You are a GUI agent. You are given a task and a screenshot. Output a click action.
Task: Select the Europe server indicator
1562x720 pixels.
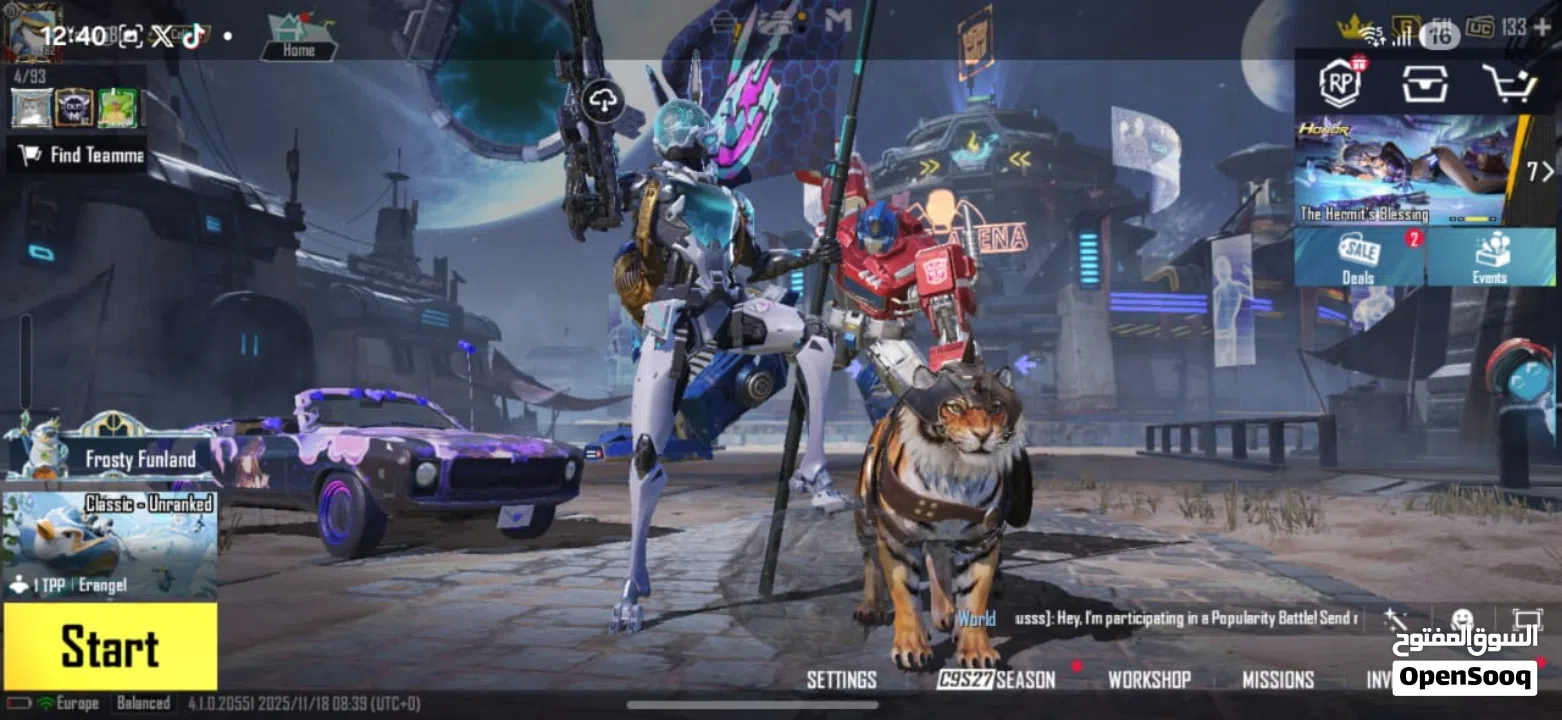68,703
